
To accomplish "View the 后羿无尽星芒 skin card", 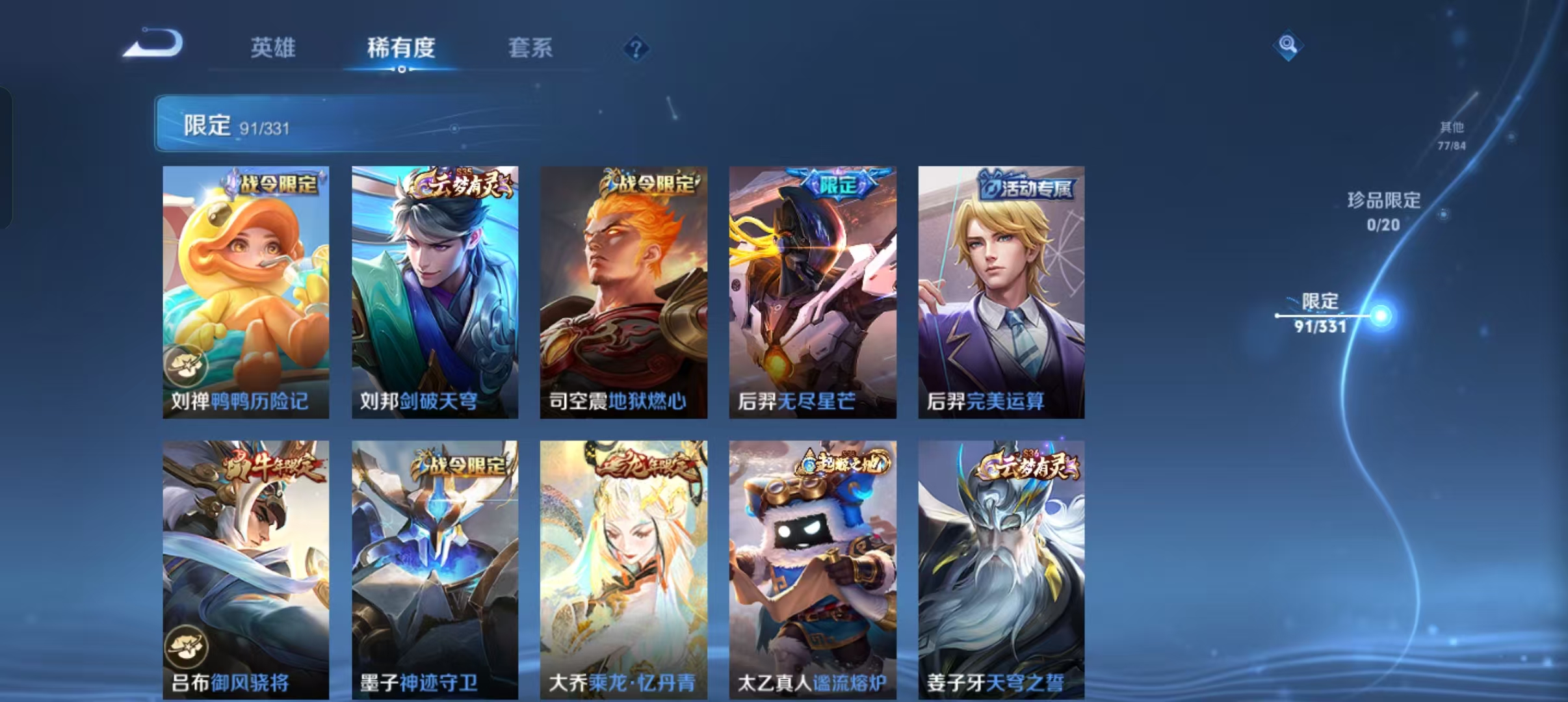I will pyautogui.click(x=811, y=291).
